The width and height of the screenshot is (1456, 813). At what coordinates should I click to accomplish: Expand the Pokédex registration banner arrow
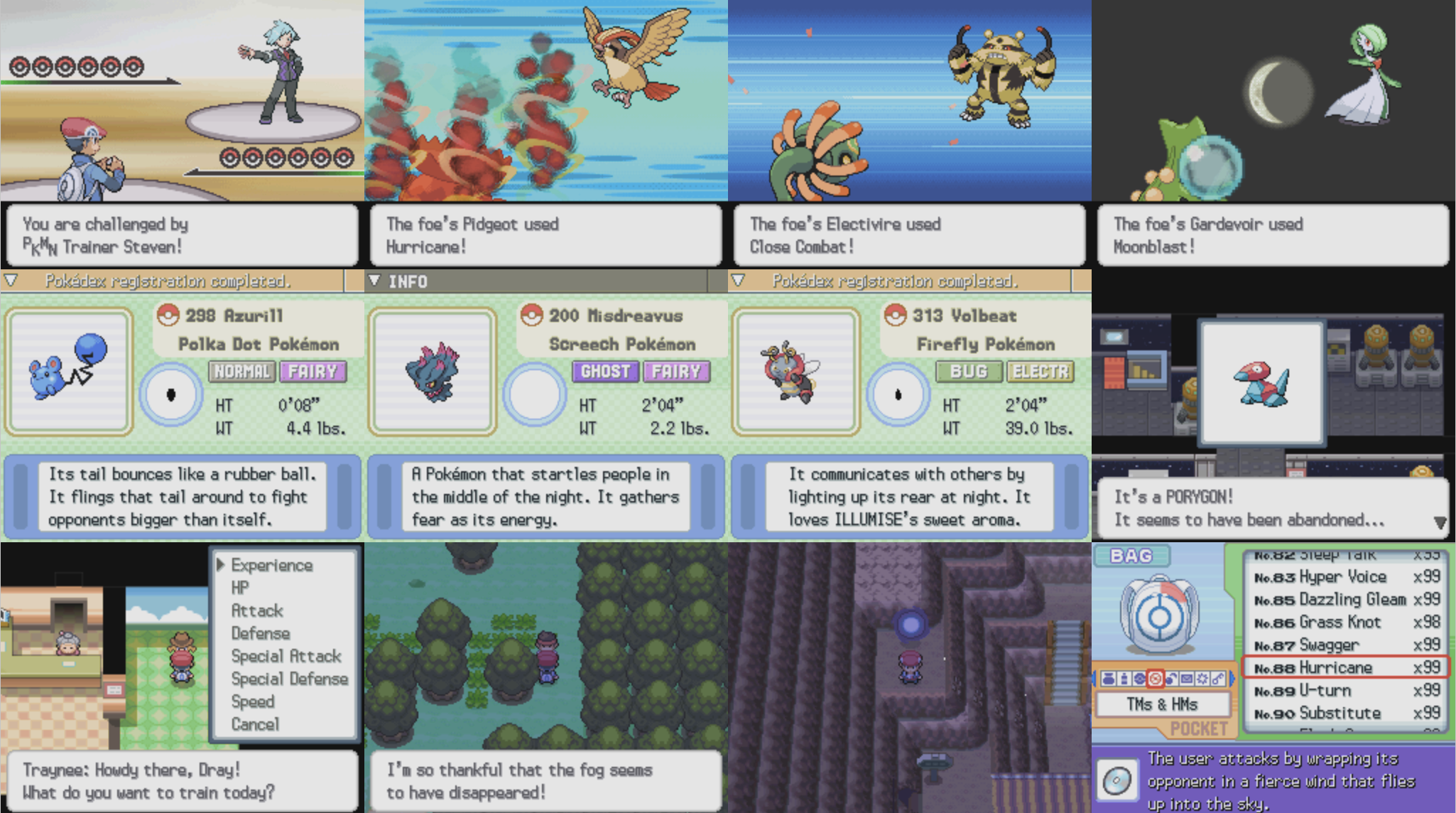click(10, 280)
